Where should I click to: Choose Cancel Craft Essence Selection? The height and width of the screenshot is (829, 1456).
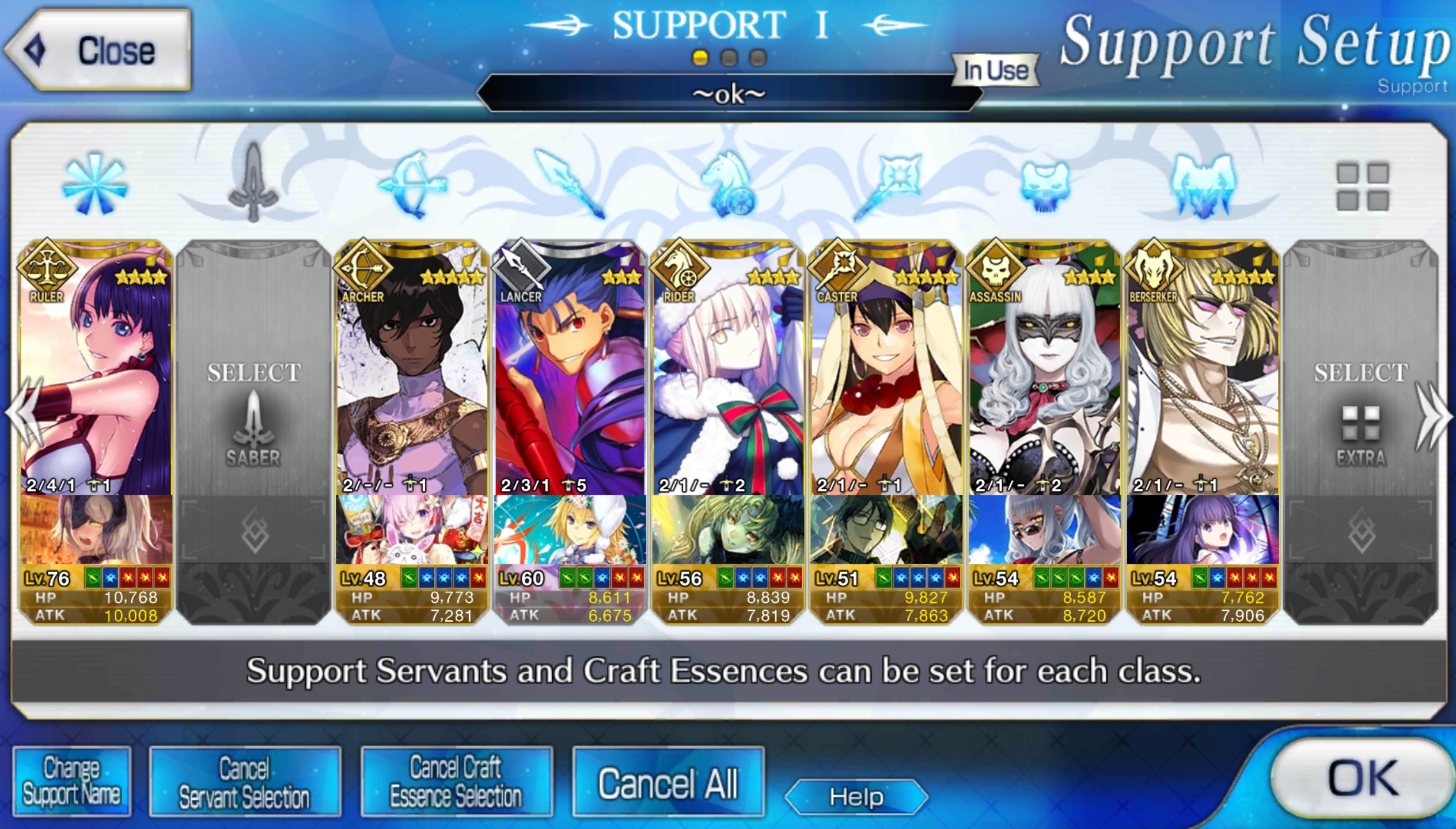tap(456, 781)
